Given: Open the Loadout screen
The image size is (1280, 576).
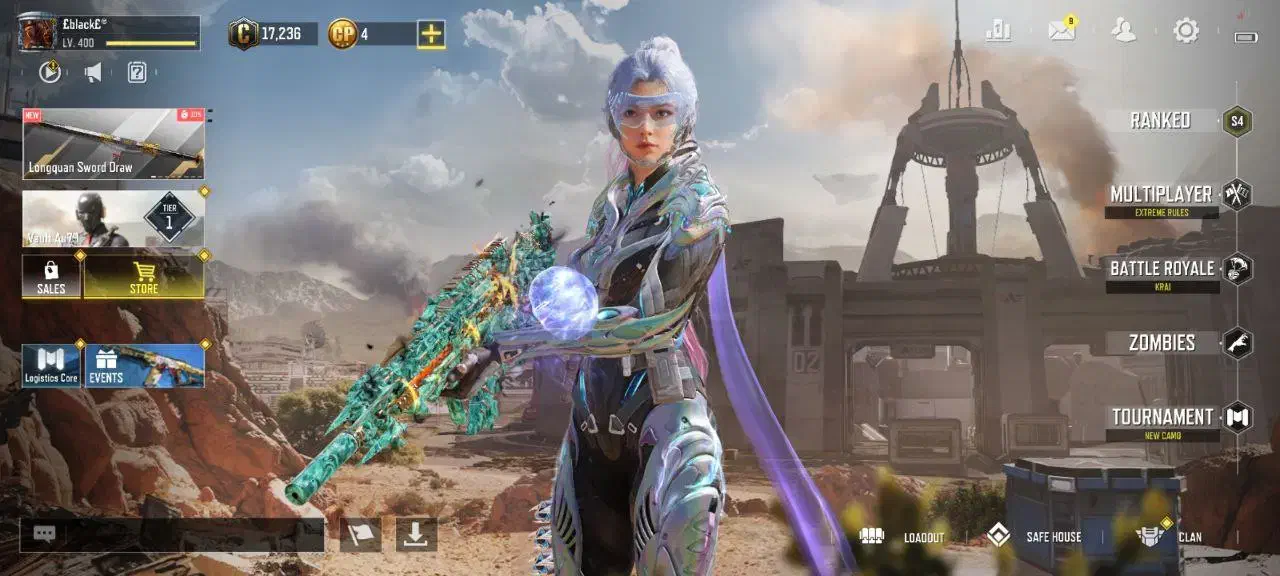Looking at the screenshot, I should (x=902, y=537).
